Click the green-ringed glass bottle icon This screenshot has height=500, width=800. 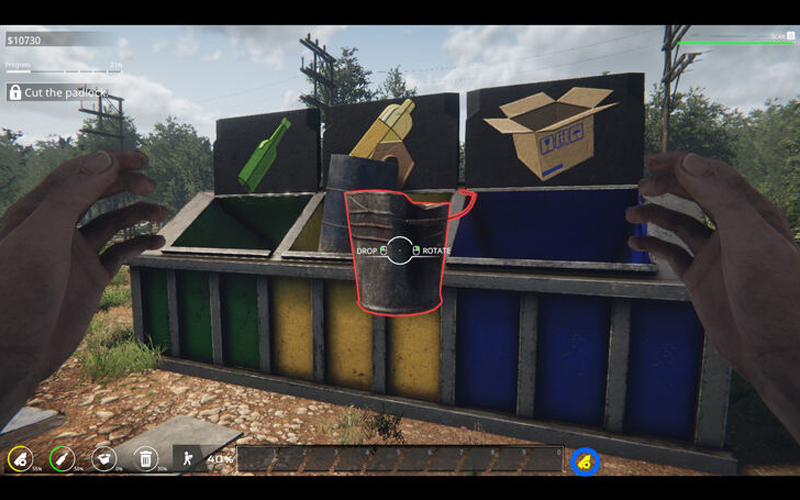click(x=62, y=459)
